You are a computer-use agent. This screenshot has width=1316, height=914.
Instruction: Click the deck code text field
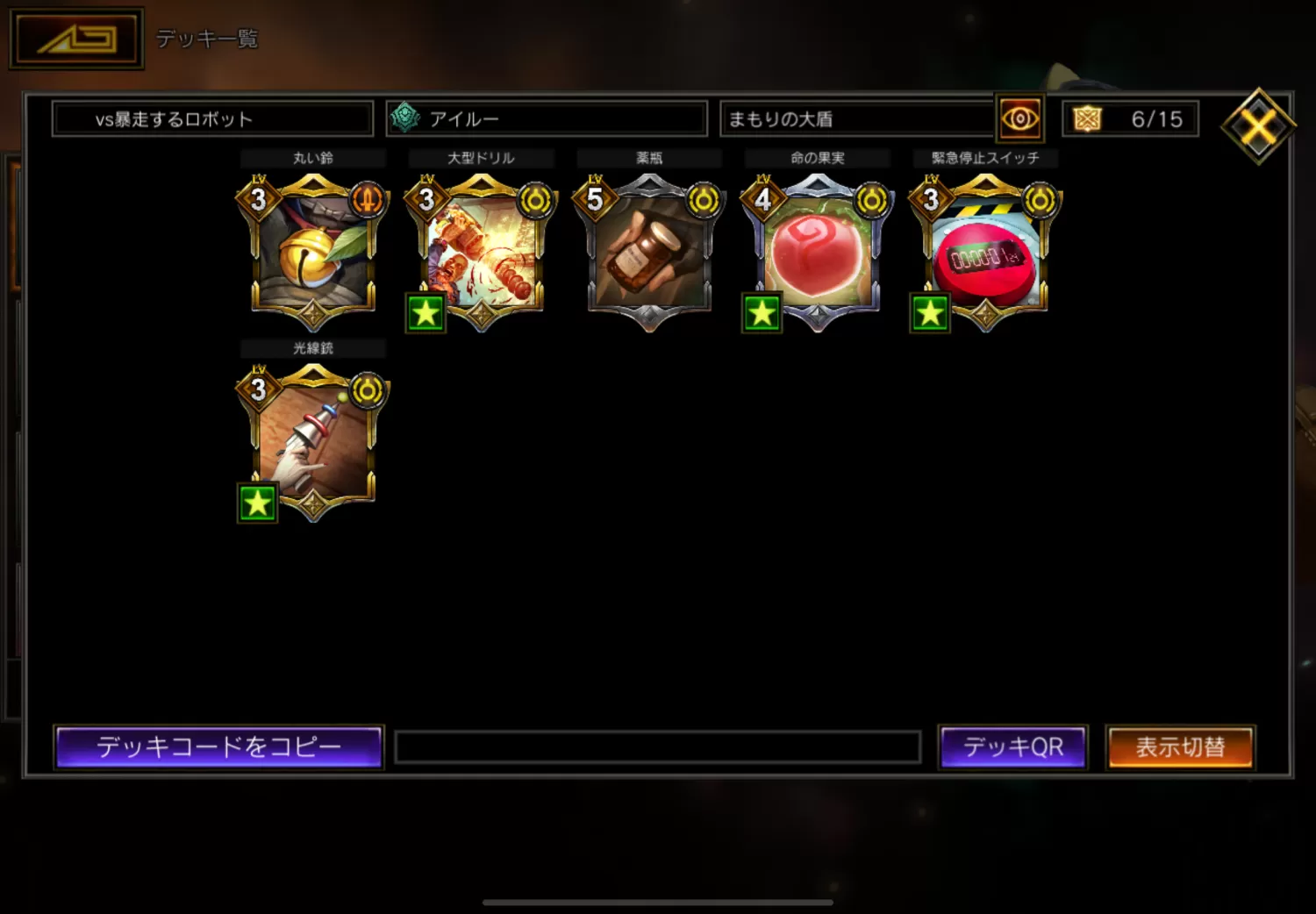(657, 747)
